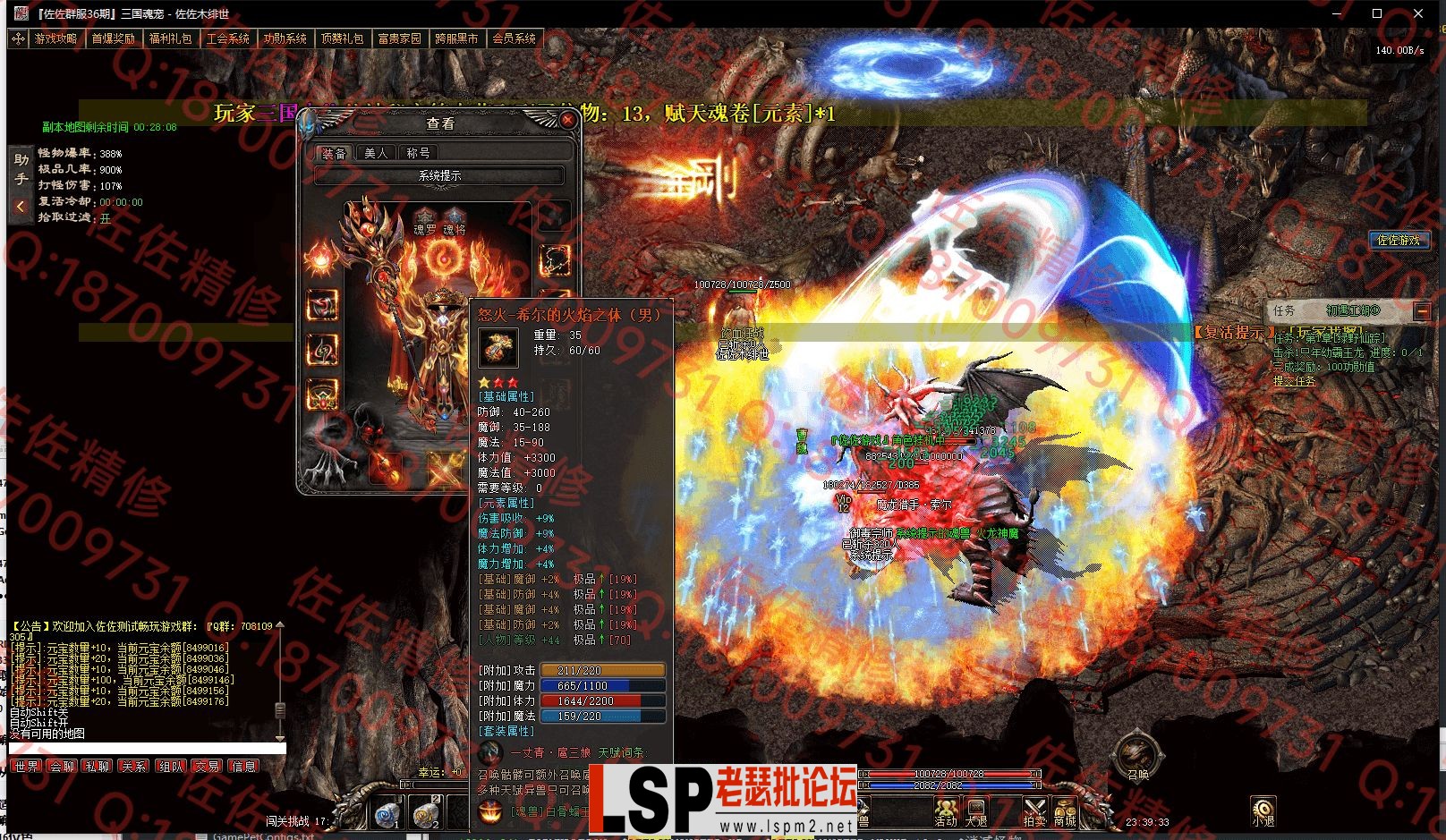The width and height of the screenshot is (1446, 840).
Task: Open the 跨服黑市 cross-server black market
Action: (x=456, y=38)
